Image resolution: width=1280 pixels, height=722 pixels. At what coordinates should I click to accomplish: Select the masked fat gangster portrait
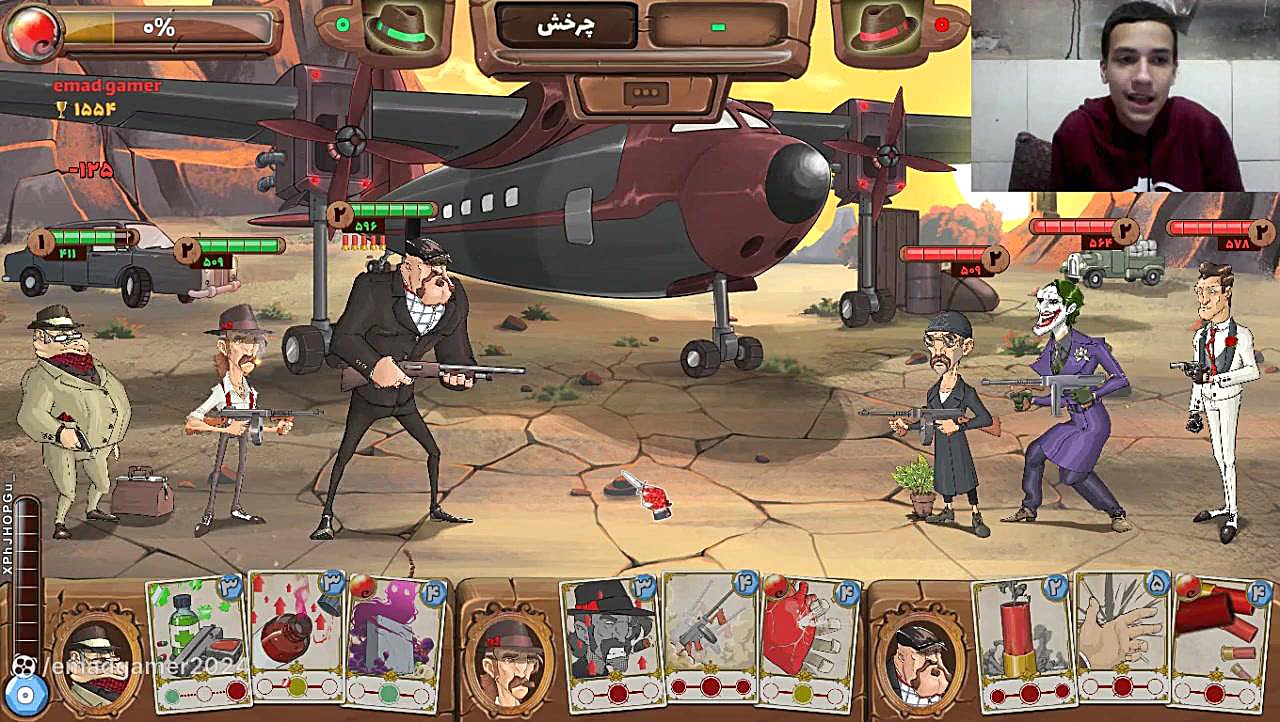[97, 656]
